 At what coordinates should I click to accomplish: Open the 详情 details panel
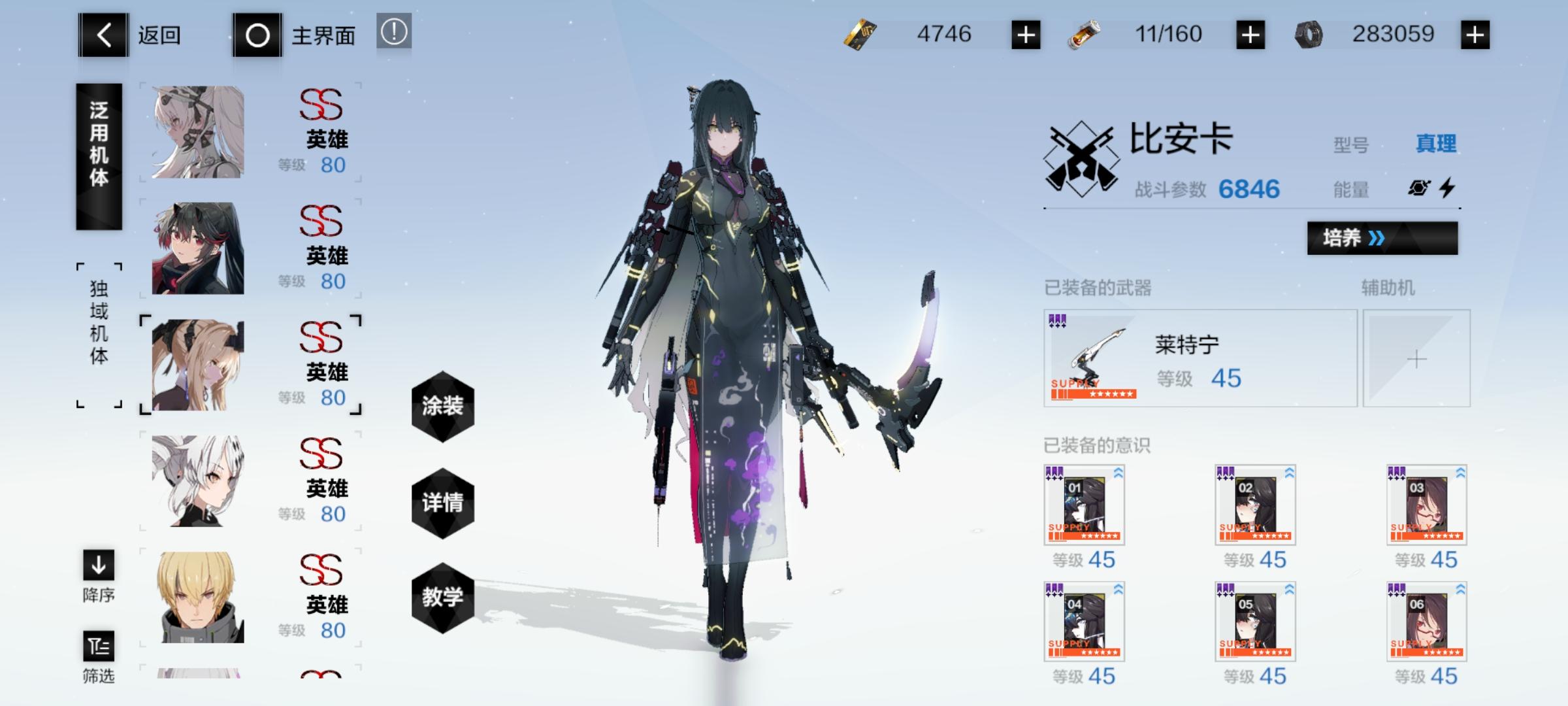coord(443,503)
